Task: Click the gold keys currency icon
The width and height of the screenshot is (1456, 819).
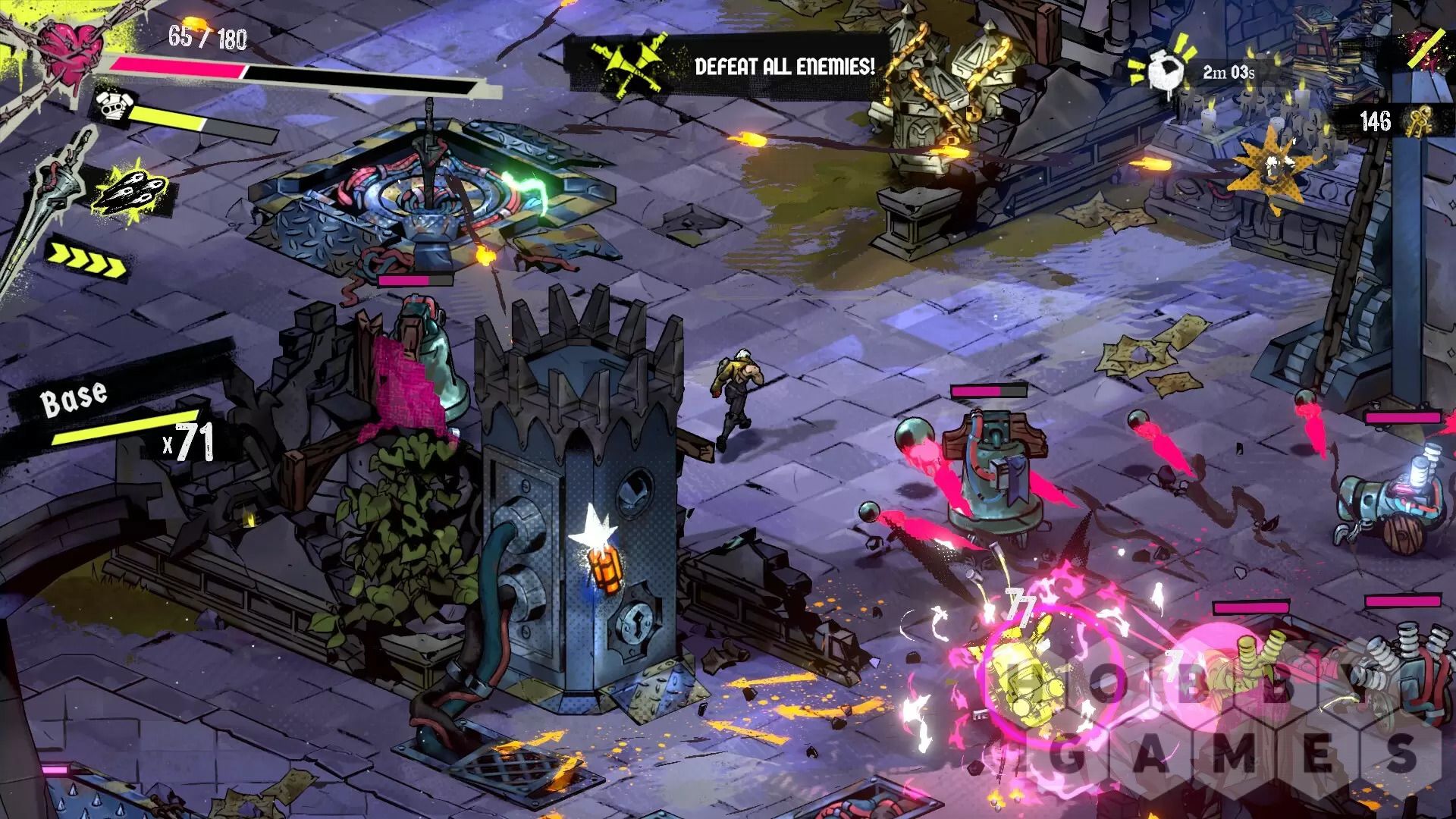Action: pyautogui.click(x=1416, y=122)
